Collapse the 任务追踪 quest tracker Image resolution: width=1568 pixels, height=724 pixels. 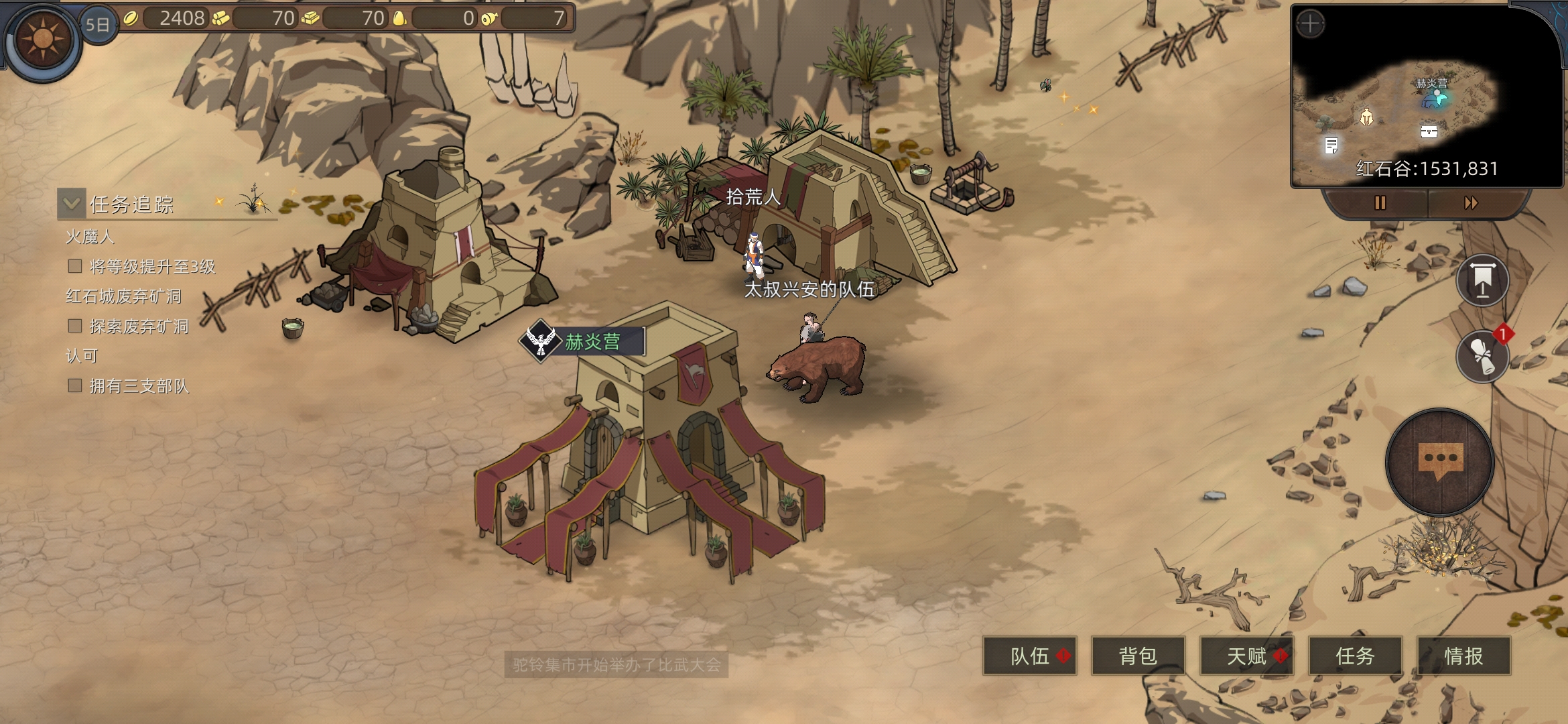coord(72,203)
